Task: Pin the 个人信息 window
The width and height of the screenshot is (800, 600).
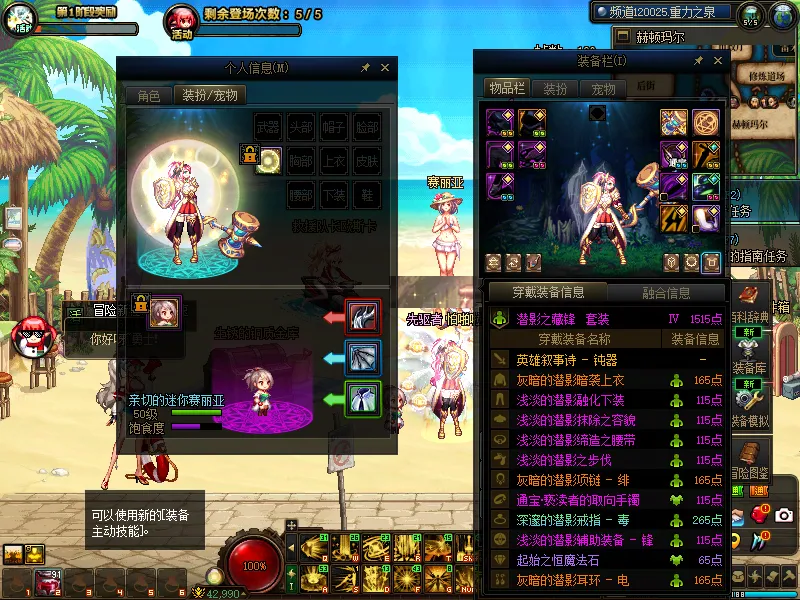Action: (x=366, y=68)
